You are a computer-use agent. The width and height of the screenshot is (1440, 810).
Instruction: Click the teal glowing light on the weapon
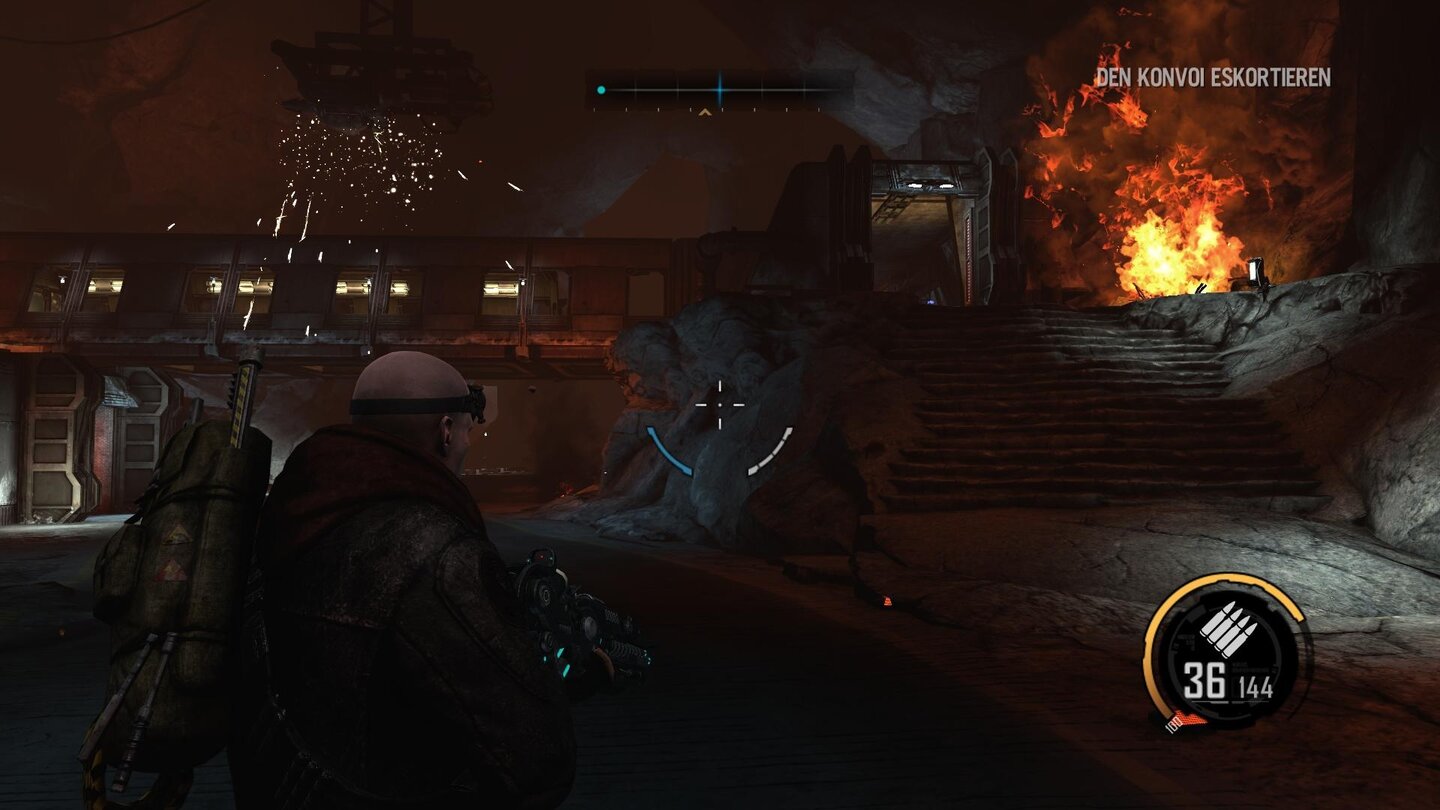[x=563, y=651]
